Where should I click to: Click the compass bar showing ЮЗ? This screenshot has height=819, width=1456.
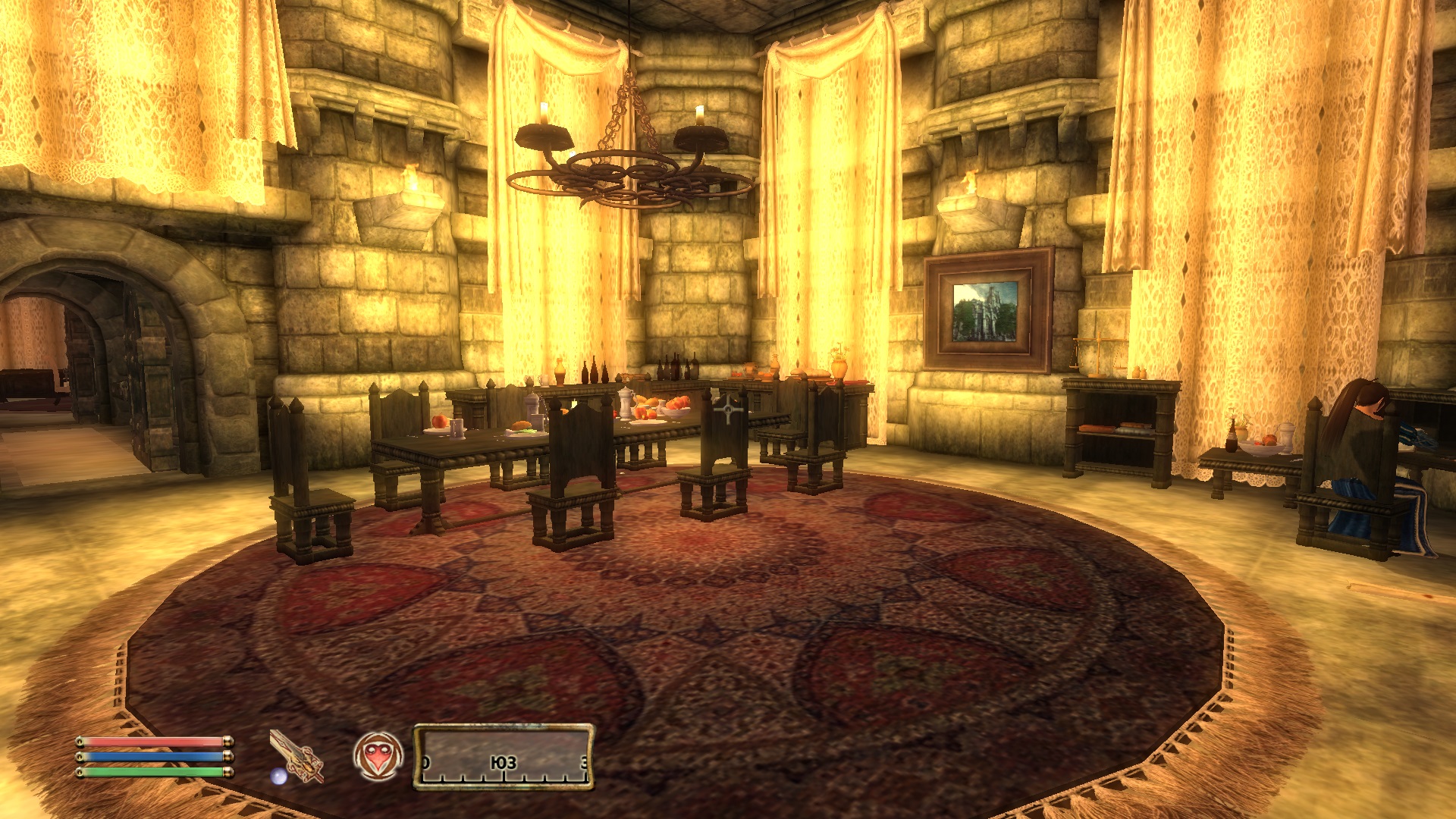[504, 758]
